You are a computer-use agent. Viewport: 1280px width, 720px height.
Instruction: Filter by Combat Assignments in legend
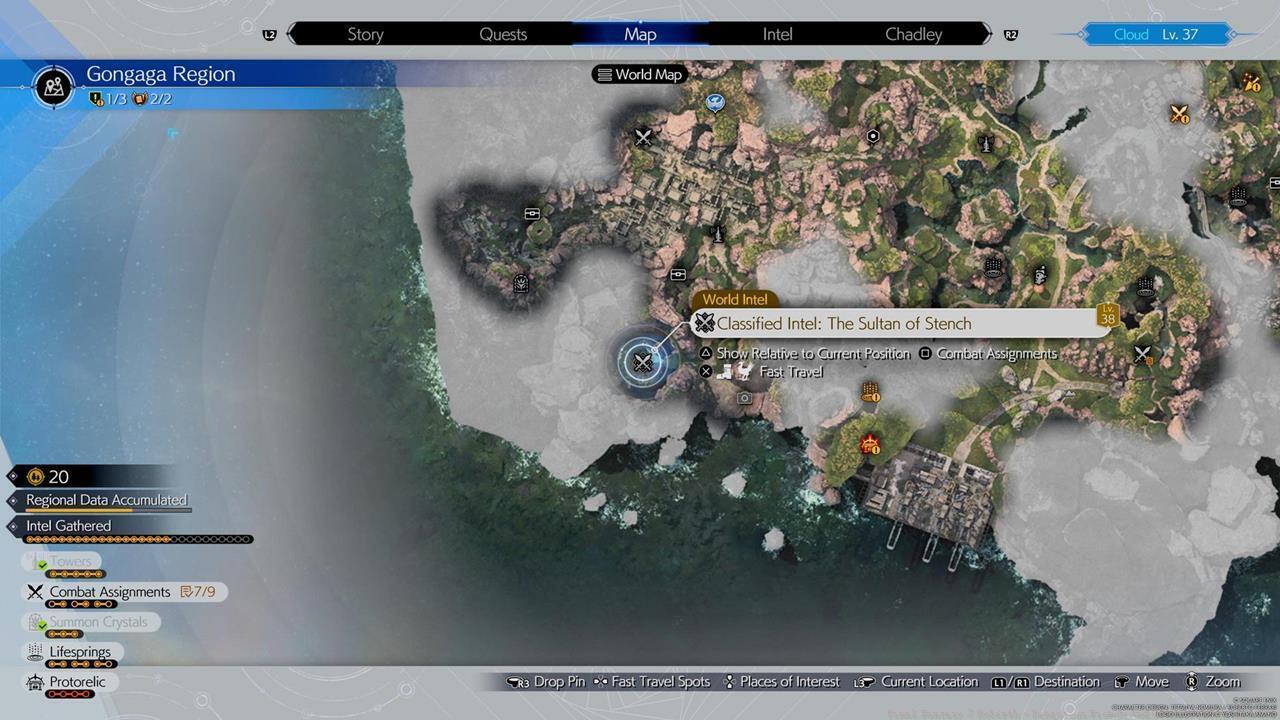(x=110, y=592)
